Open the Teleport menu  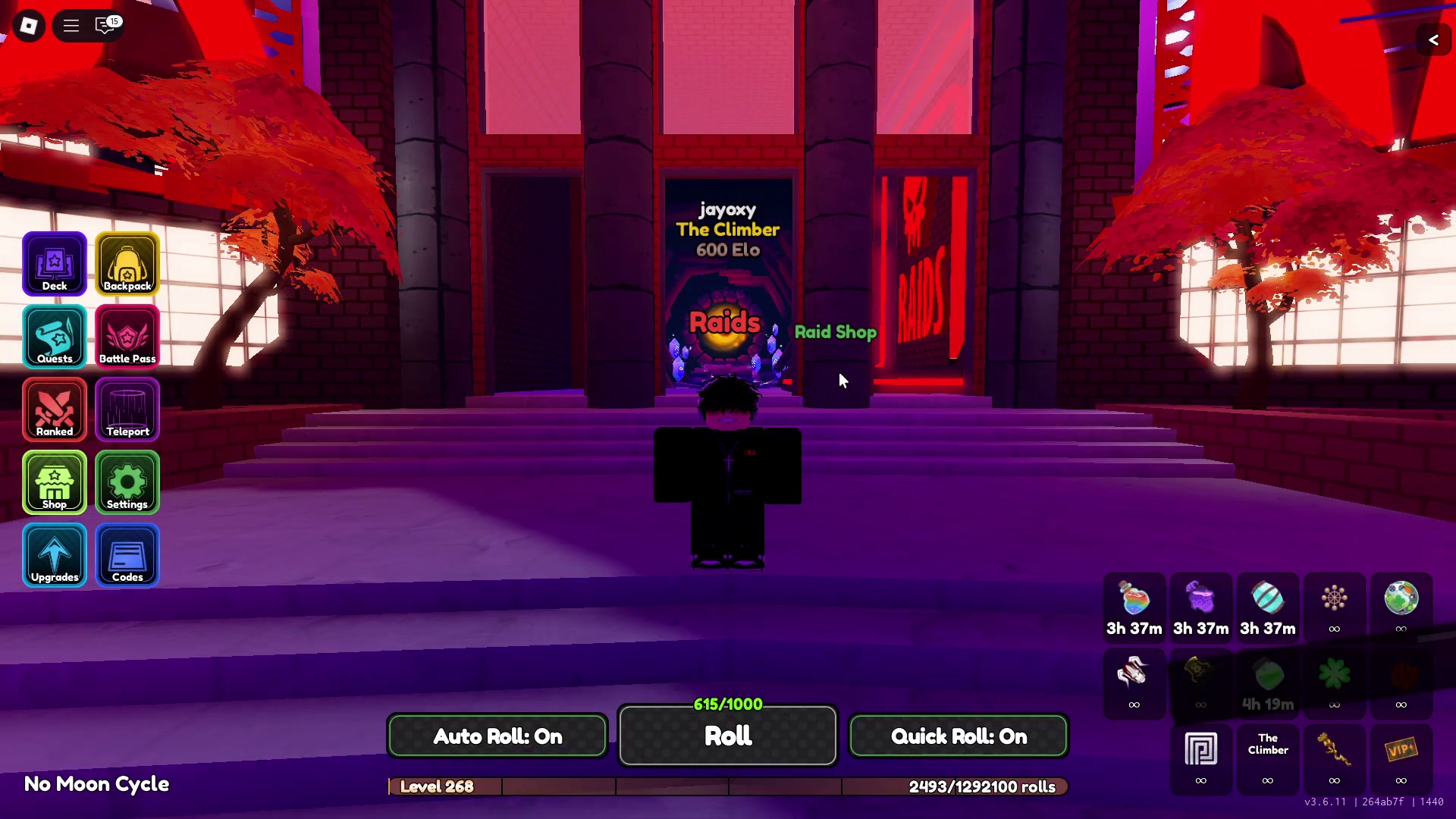pos(127,409)
